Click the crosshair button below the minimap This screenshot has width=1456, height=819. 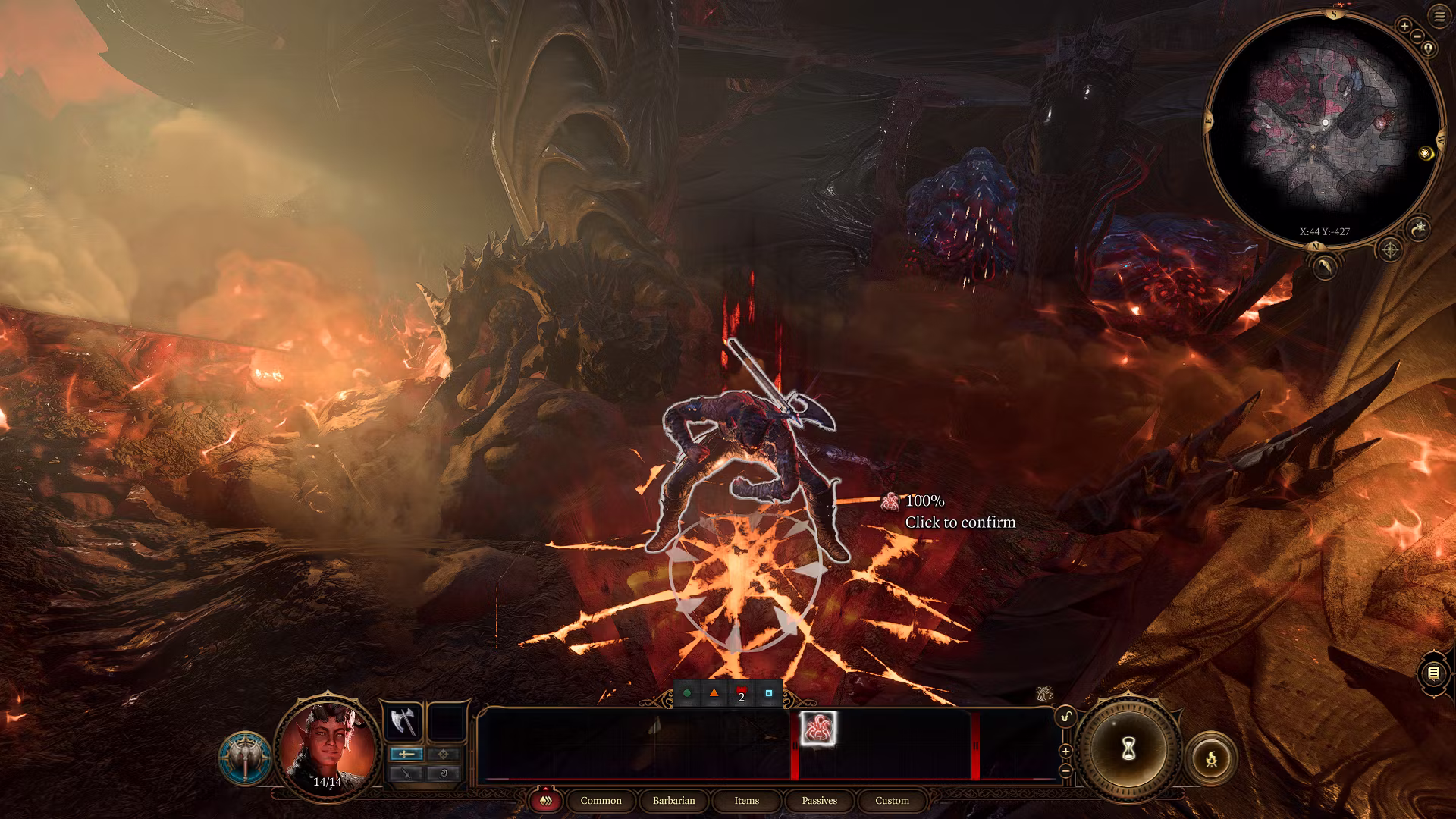(x=1389, y=249)
